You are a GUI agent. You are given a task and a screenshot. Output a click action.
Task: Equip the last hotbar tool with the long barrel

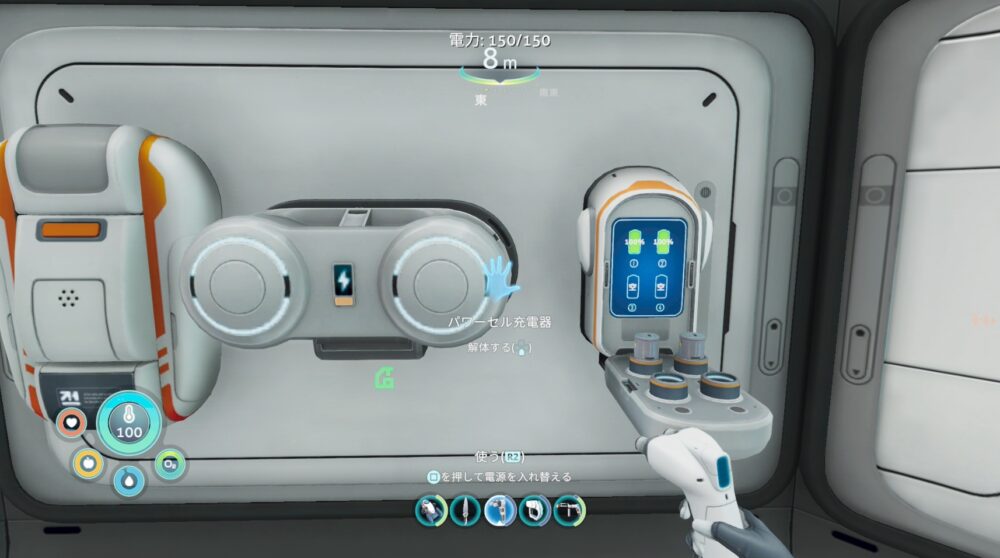[x=570, y=510]
